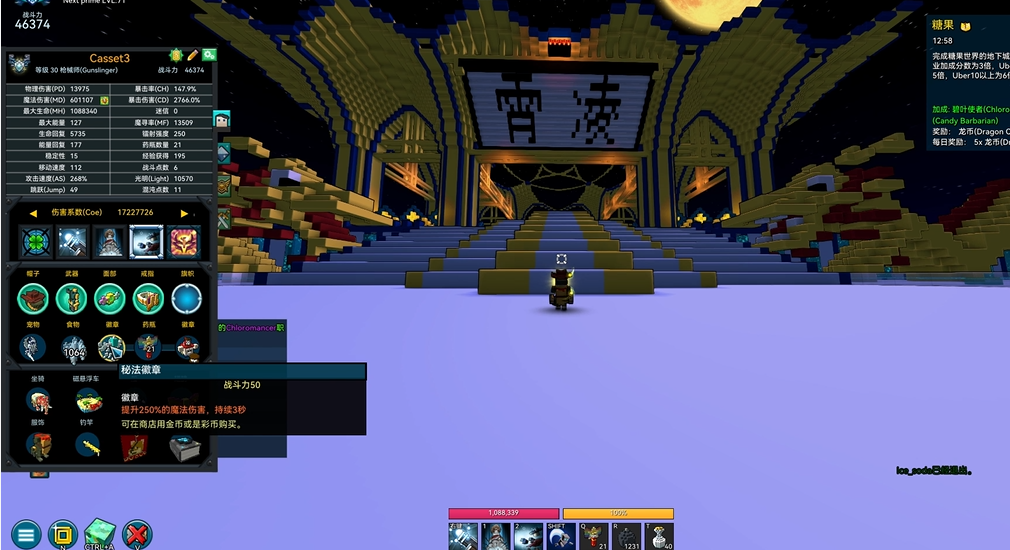Close with the red X button
Image resolution: width=1010 pixels, height=550 pixels.
137,534
